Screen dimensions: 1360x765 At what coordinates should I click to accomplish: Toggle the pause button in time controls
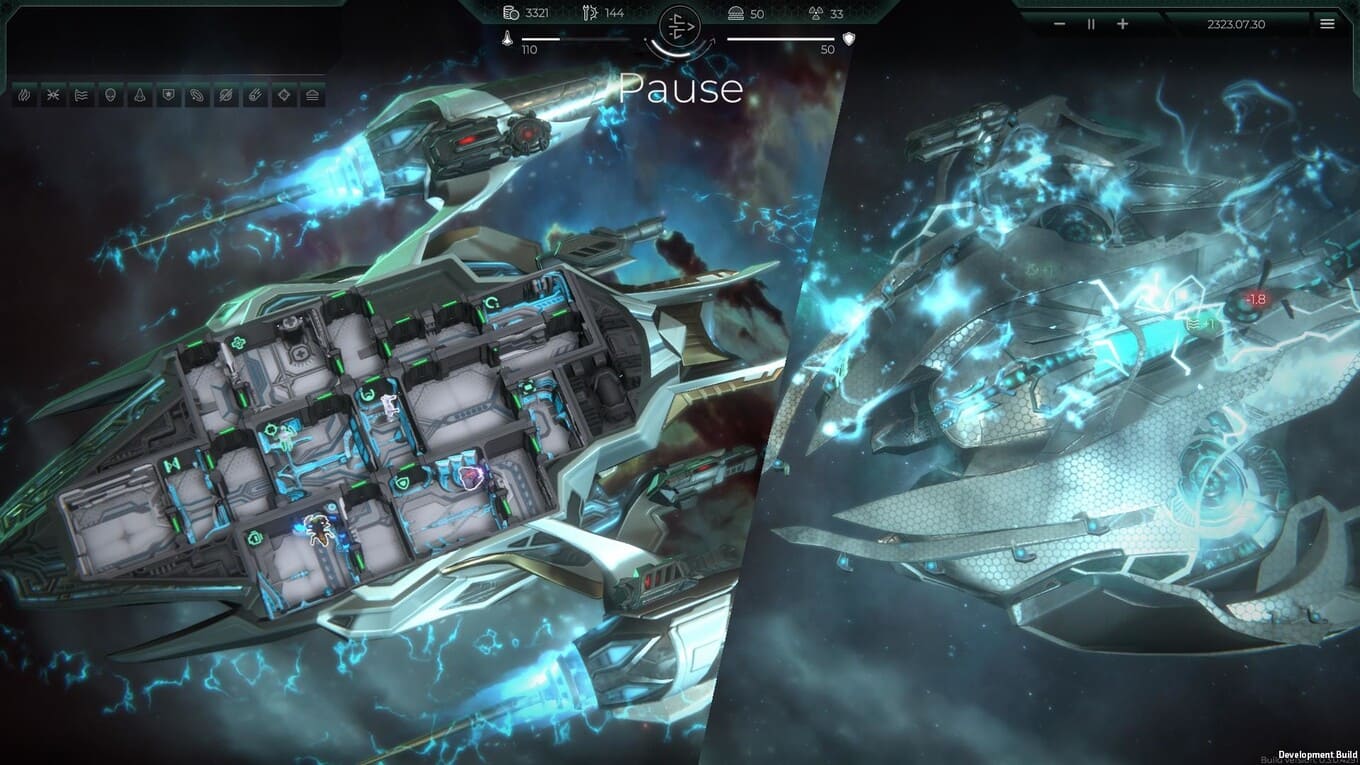[x=1091, y=24]
